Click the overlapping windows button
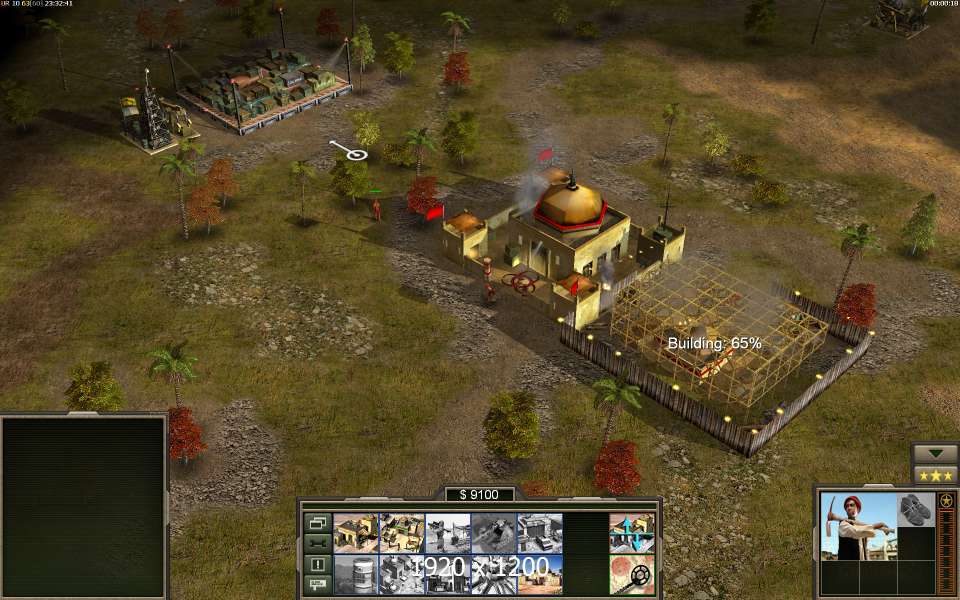The image size is (960, 600). [317, 522]
